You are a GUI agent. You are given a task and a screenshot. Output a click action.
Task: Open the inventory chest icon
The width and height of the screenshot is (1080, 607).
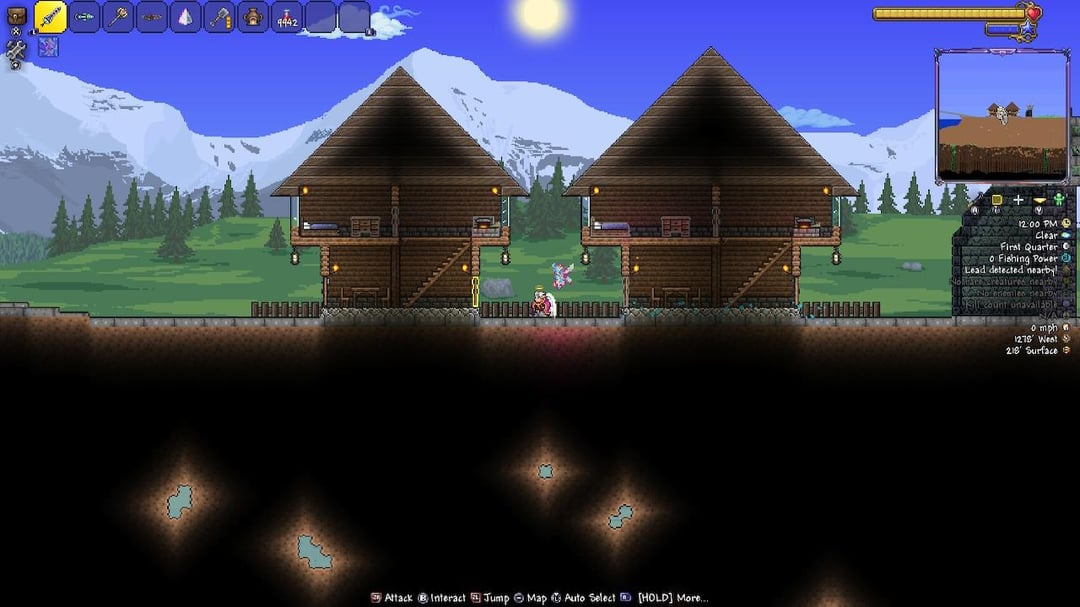[16, 16]
